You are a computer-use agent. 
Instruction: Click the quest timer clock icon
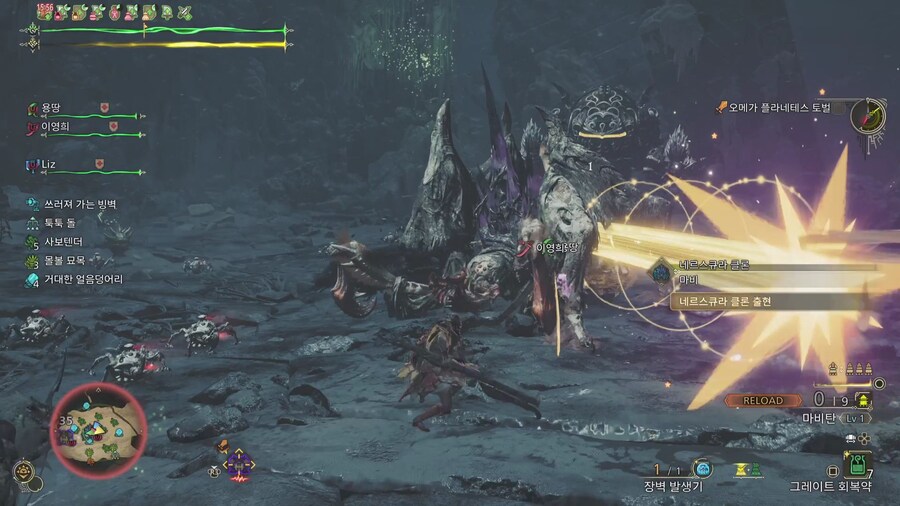868,116
